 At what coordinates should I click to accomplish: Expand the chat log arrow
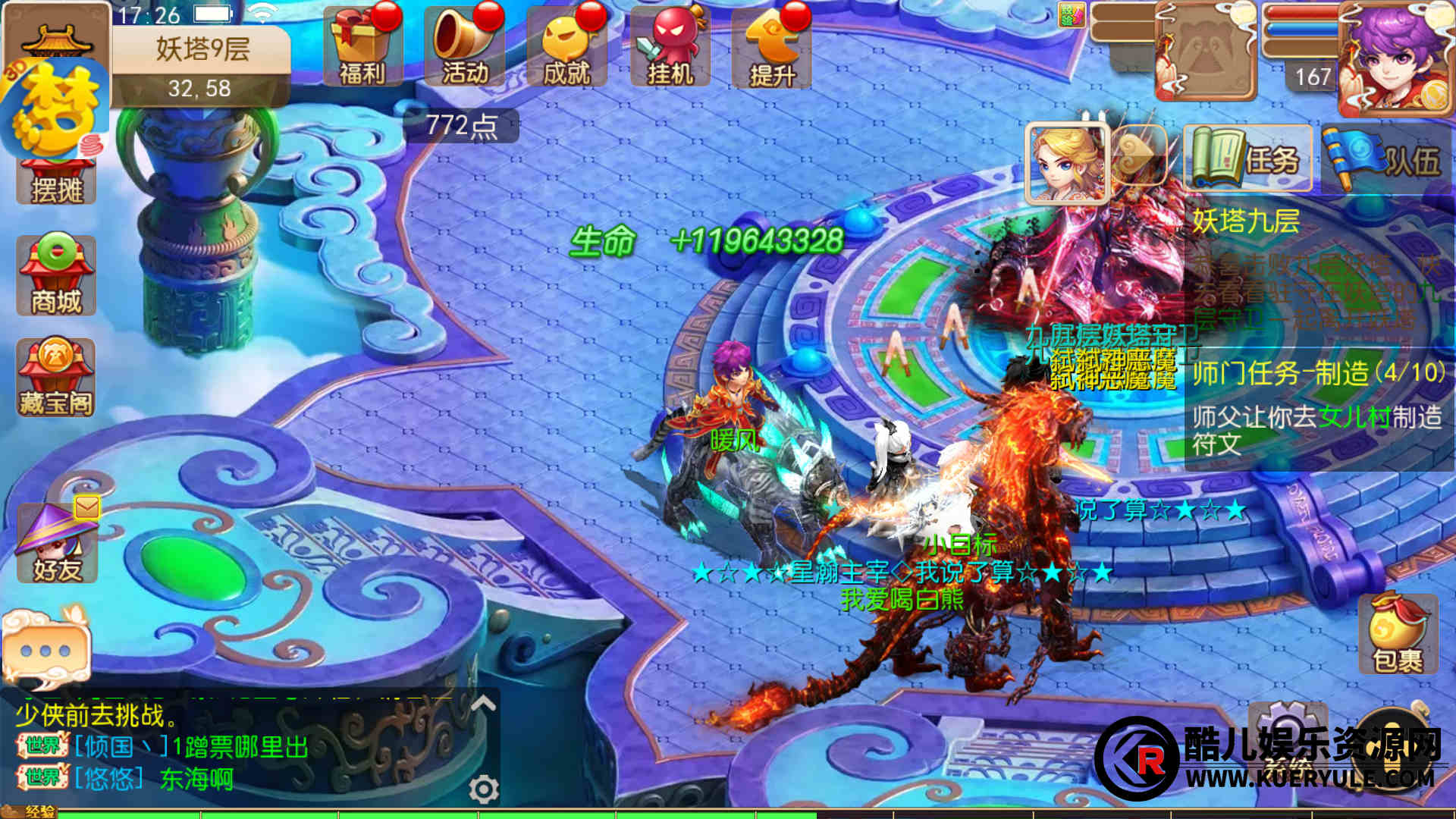(x=483, y=704)
